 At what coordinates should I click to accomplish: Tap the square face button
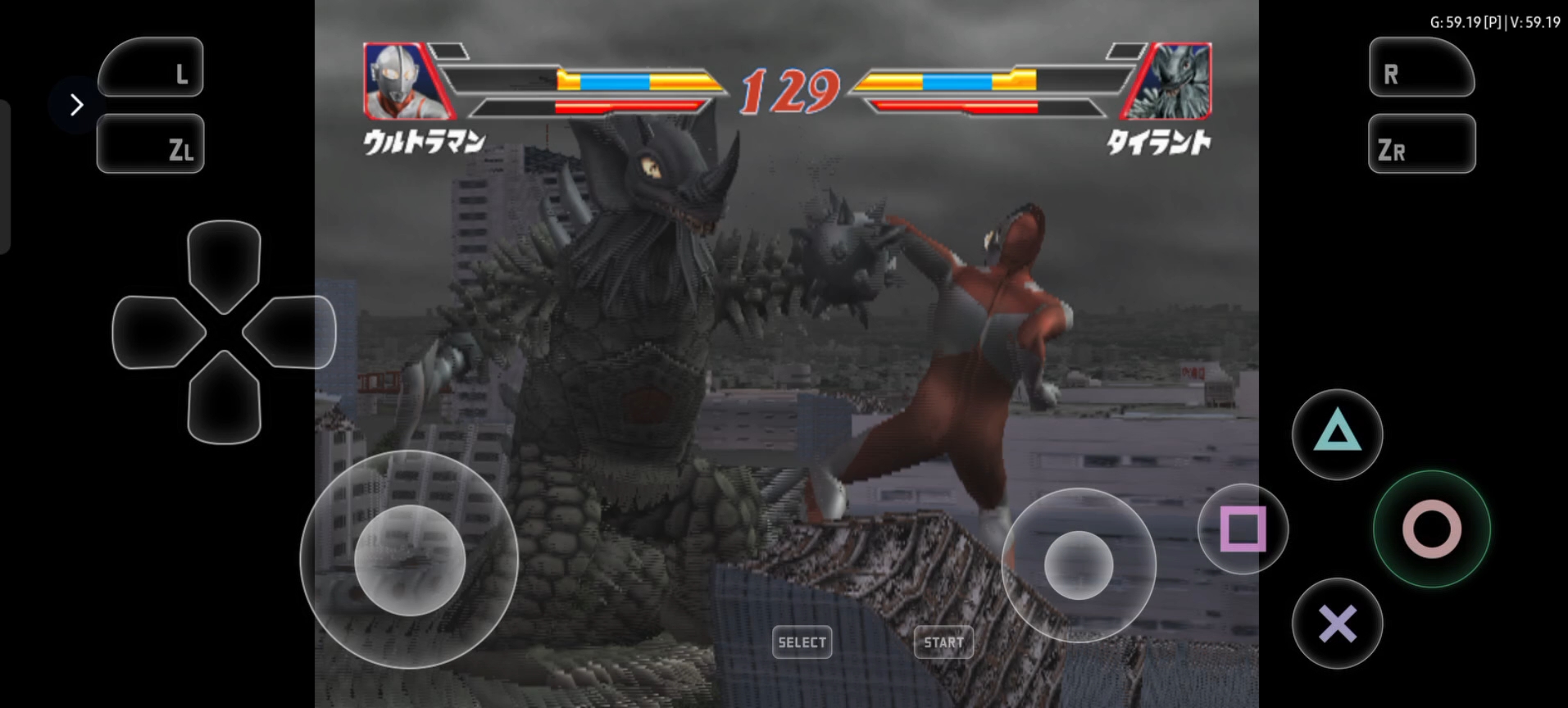pyautogui.click(x=1243, y=529)
